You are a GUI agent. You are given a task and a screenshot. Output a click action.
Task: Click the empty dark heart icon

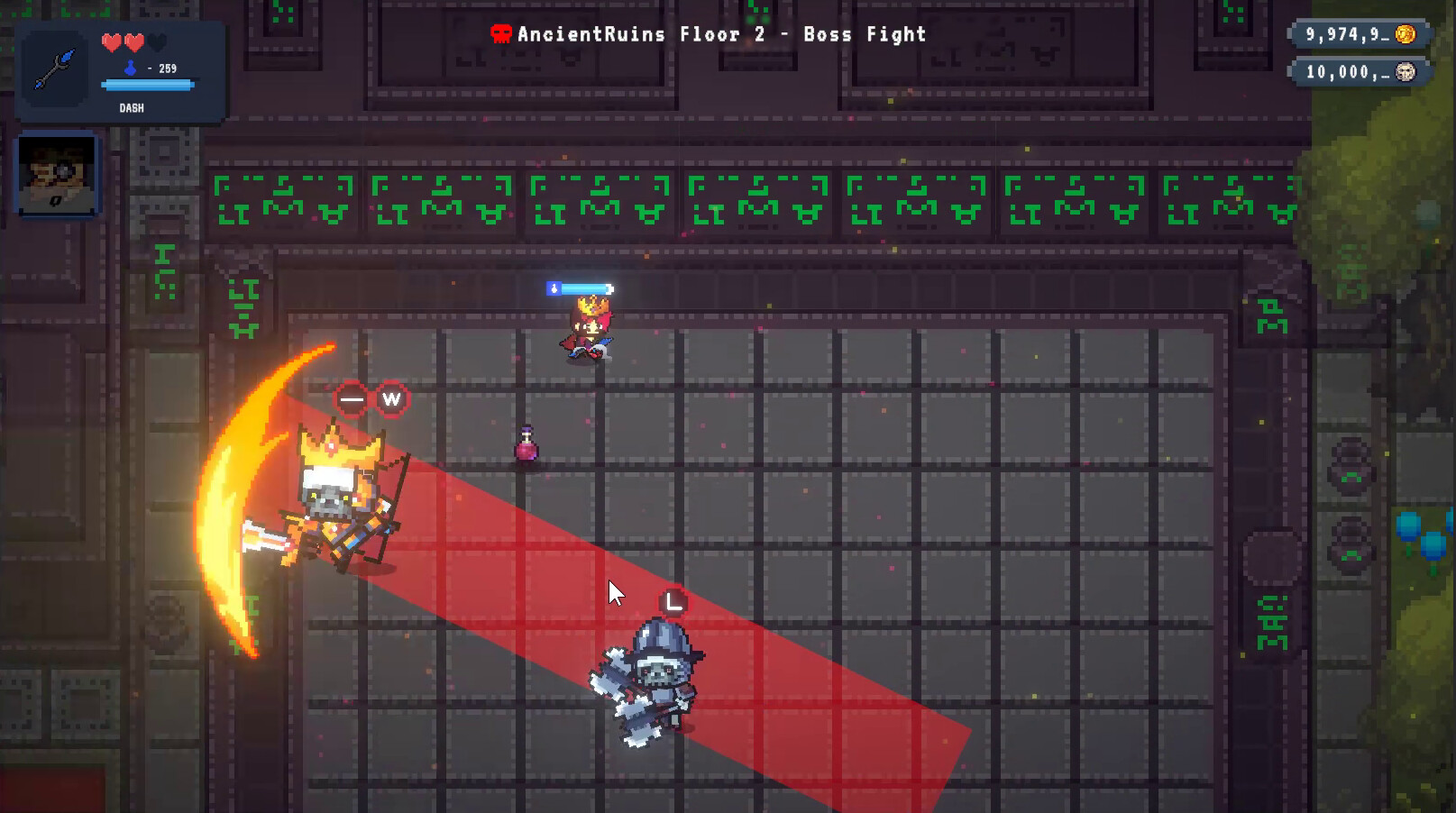point(157,41)
